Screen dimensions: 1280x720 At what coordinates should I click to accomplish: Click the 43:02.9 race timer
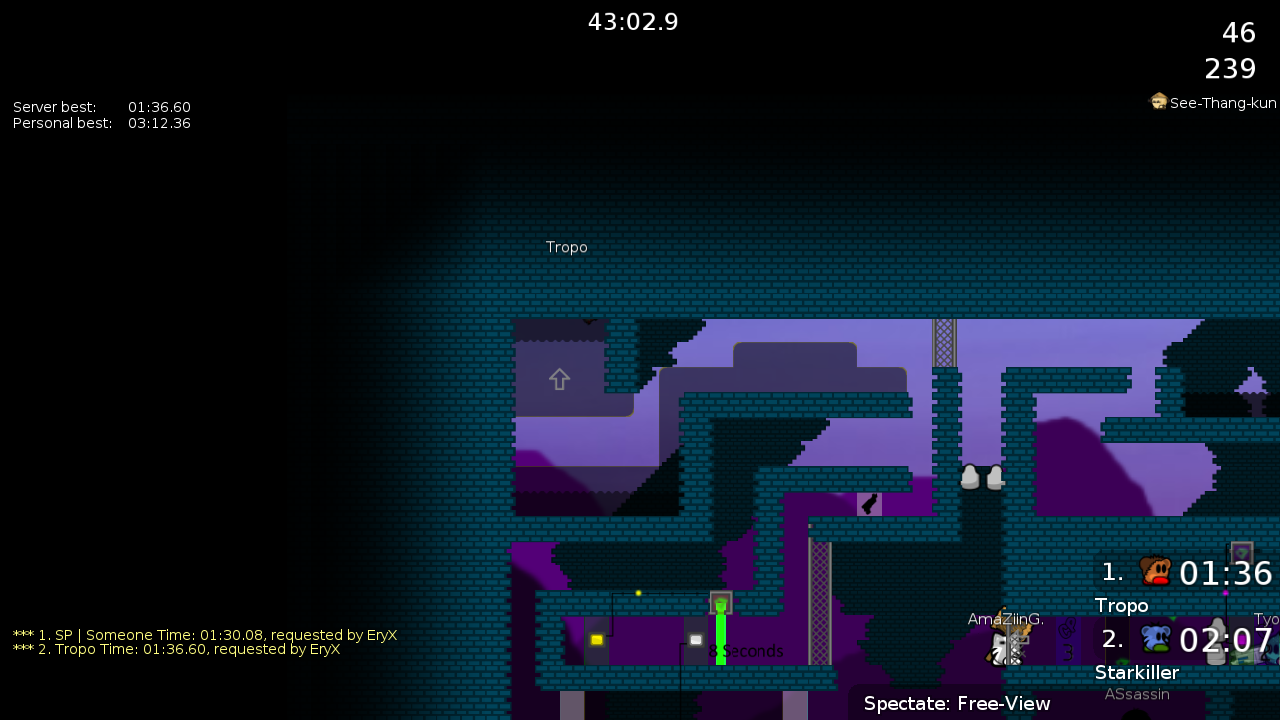pos(633,21)
